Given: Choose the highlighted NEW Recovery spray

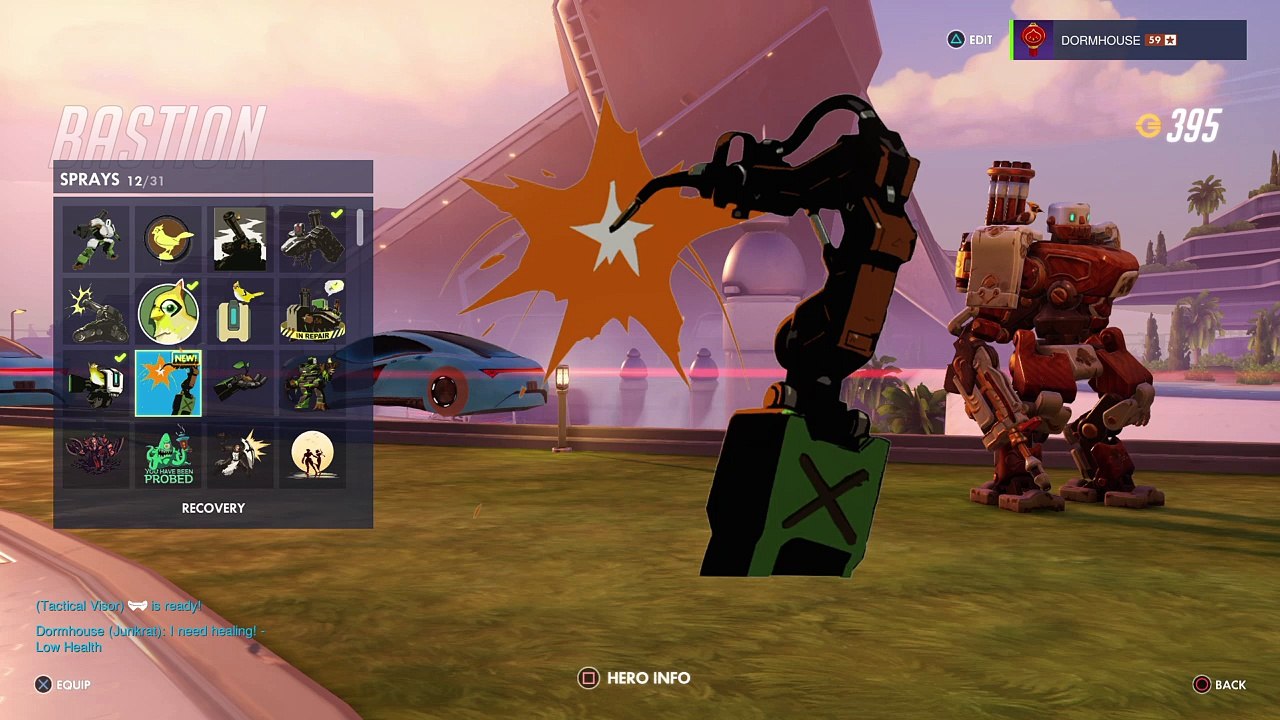Looking at the screenshot, I should point(168,384).
